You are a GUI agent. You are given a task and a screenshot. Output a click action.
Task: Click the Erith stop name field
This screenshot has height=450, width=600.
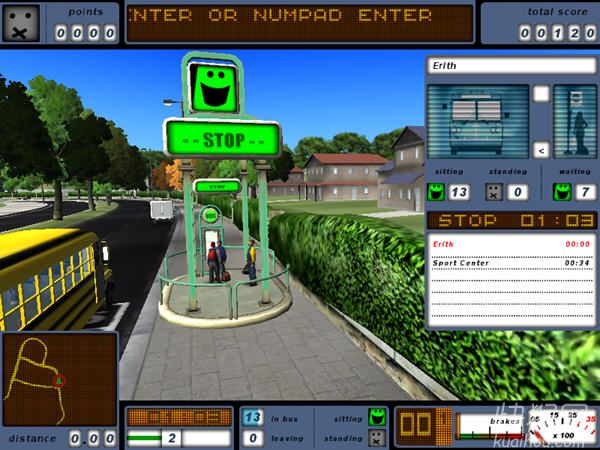(x=510, y=65)
